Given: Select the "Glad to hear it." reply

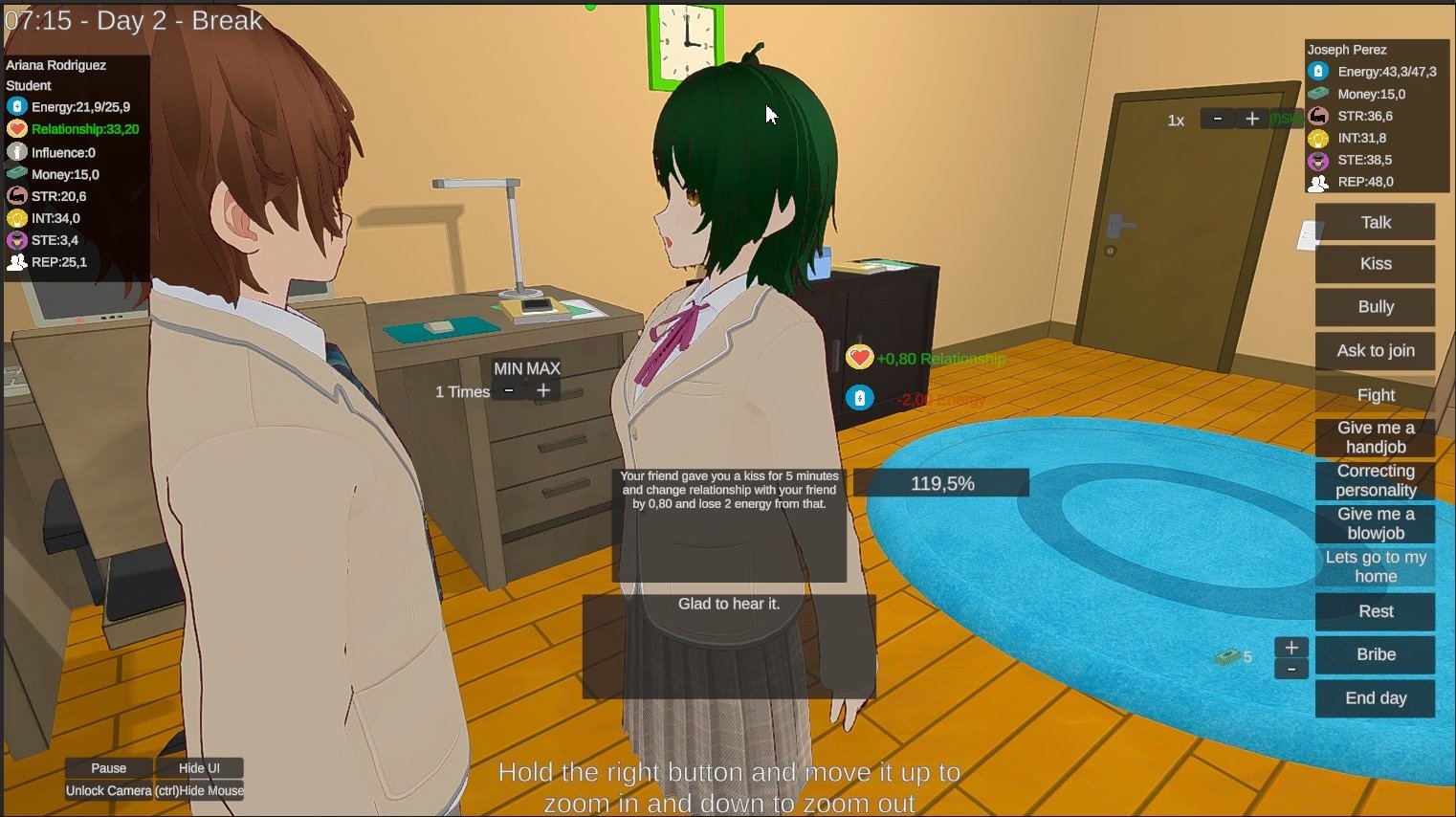Looking at the screenshot, I should pyautogui.click(x=729, y=605).
